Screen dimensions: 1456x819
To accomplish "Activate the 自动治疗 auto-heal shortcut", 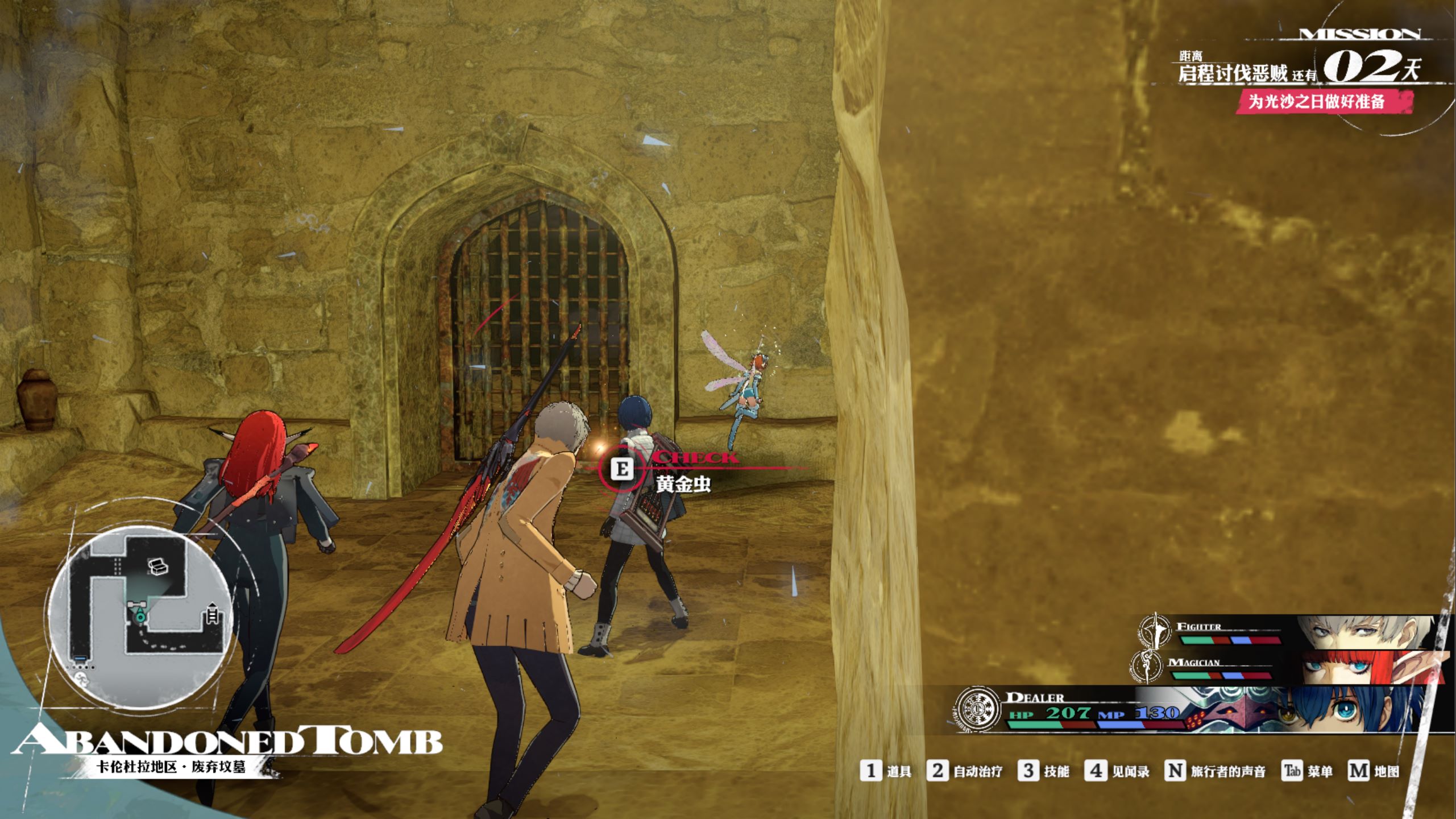I will [x=965, y=771].
